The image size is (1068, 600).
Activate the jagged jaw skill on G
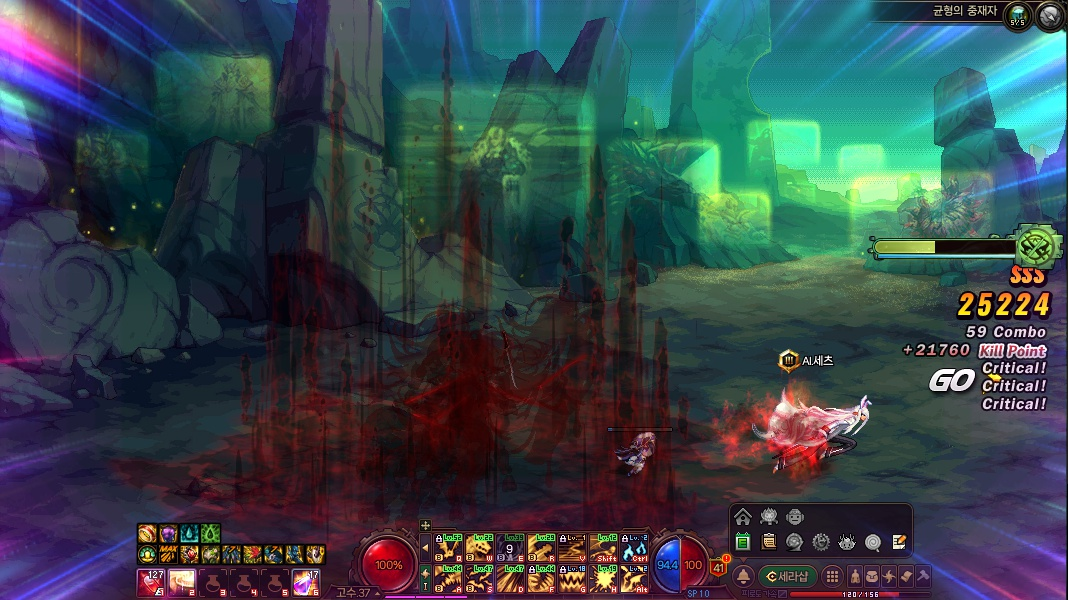[x=572, y=578]
